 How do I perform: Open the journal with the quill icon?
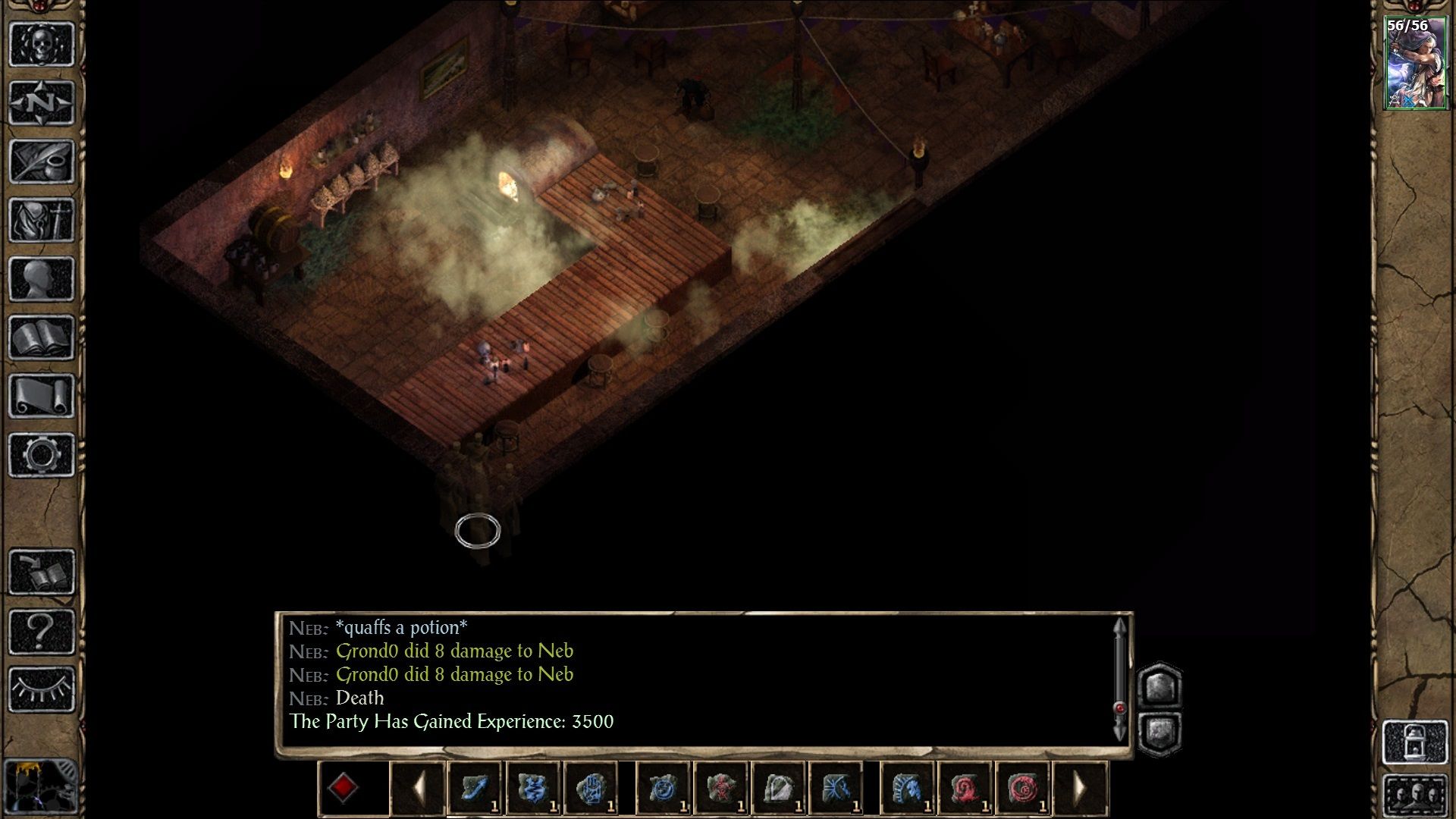tap(42, 161)
